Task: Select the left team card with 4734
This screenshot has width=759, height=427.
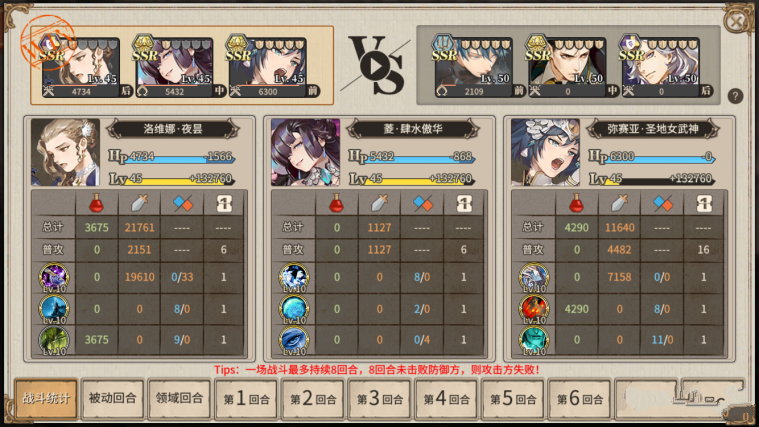Action: click(81, 67)
